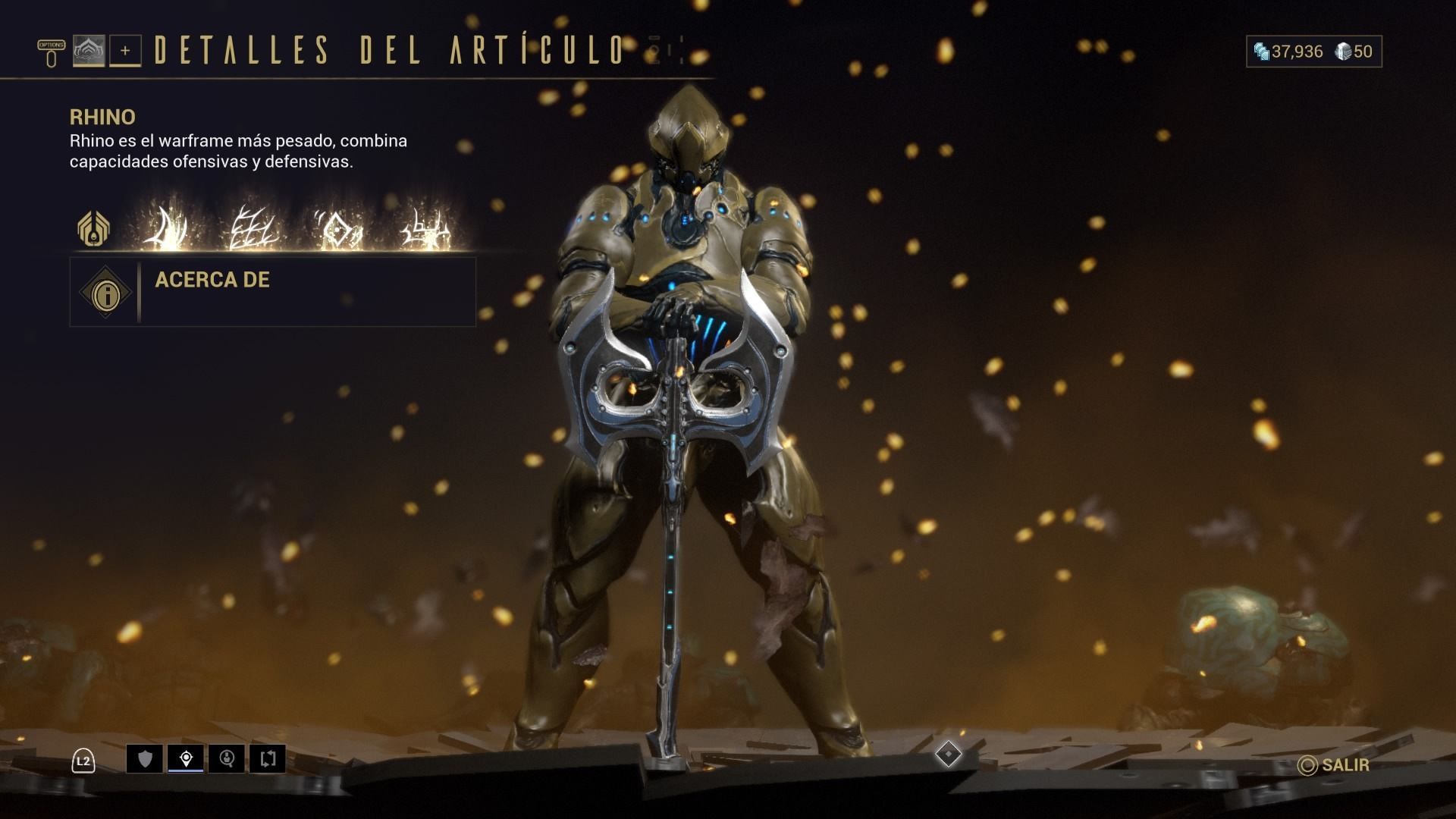This screenshot has width=1456, height=819.
Task: Select the shield icon in bottom toolbar
Action: [x=144, y=758]
